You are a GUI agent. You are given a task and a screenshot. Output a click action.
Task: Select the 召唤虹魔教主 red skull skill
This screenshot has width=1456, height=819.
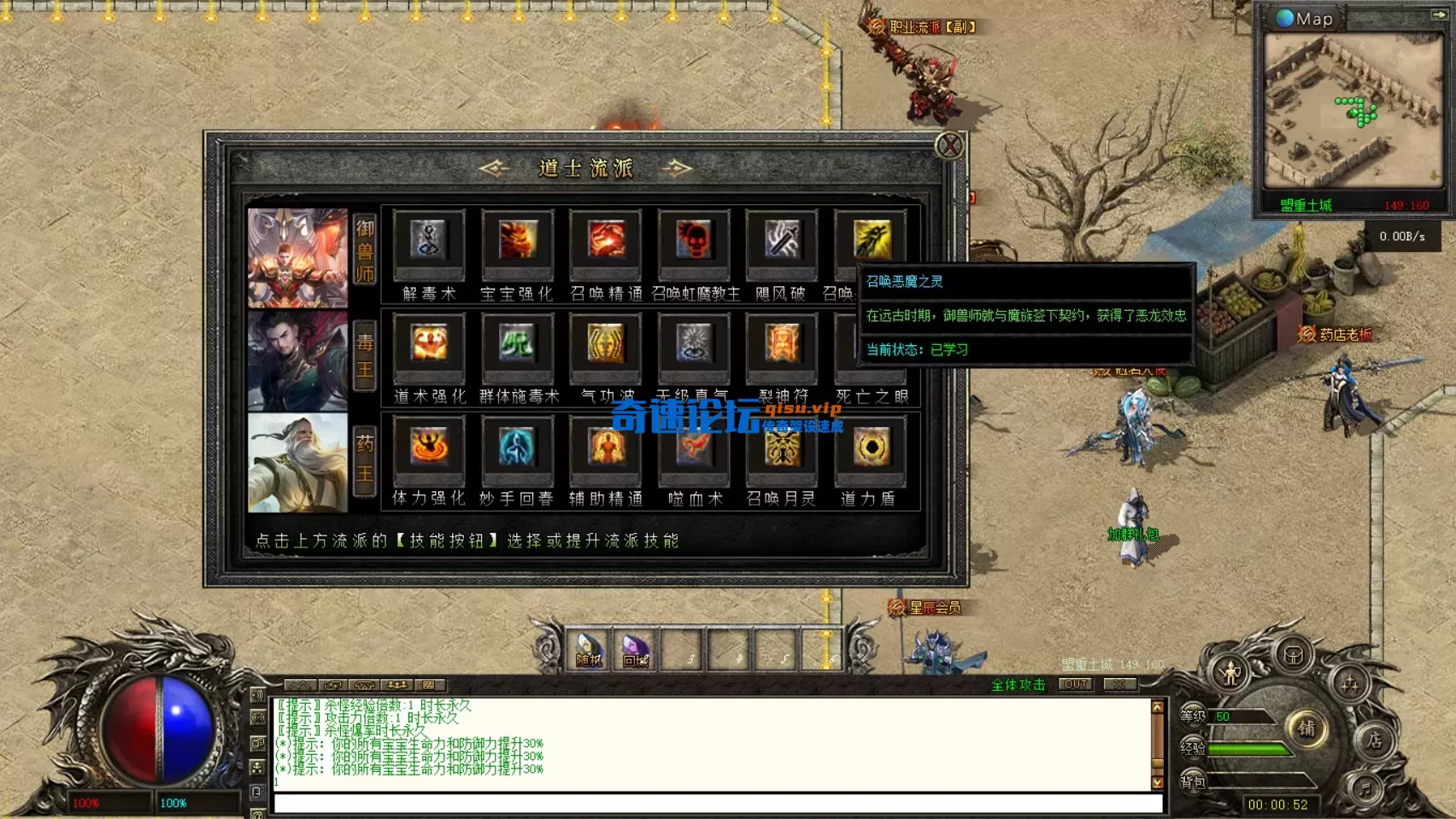(694, 242)
